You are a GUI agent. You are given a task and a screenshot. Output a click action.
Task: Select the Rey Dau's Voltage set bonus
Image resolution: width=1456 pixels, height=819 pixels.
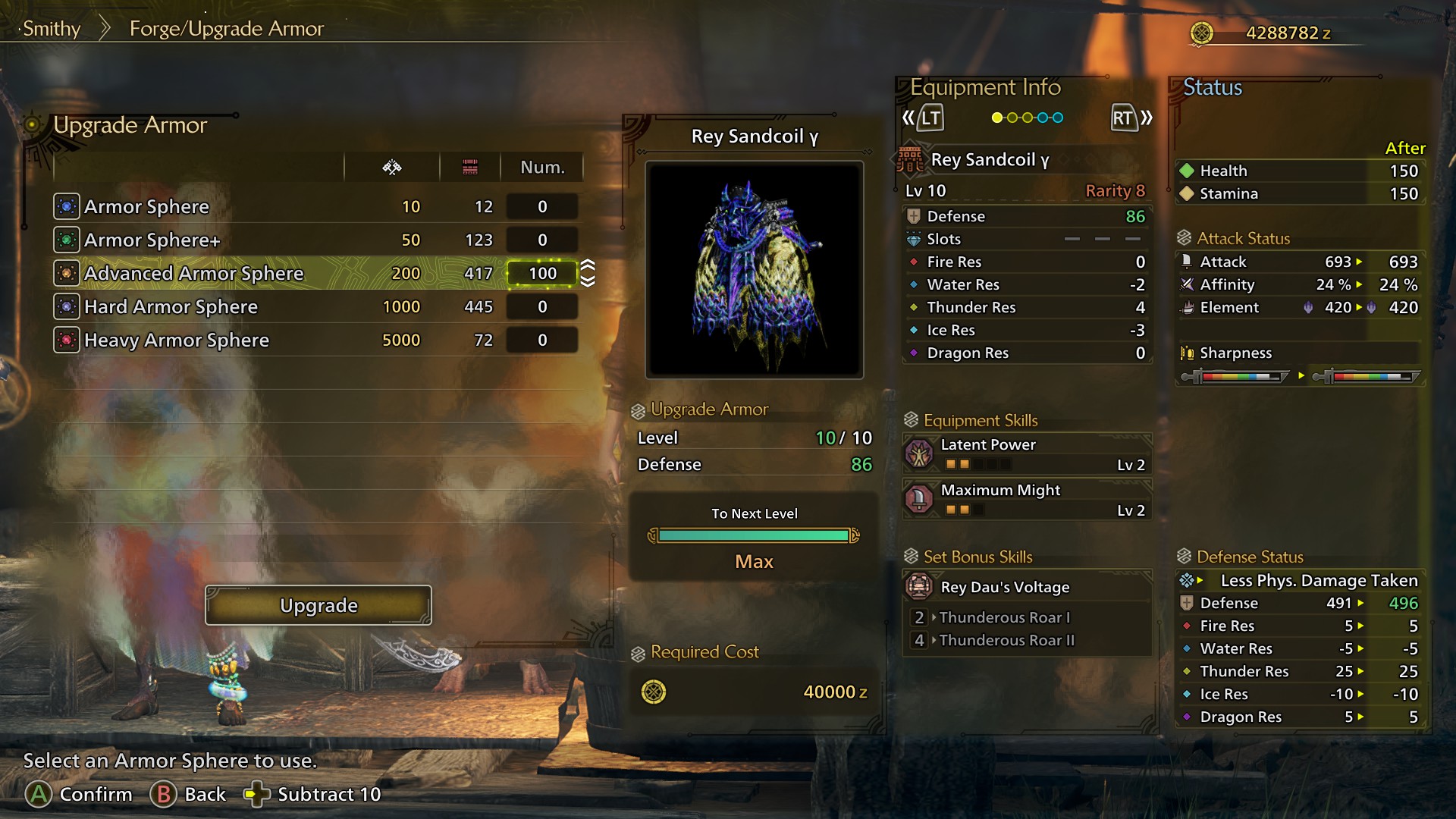coord(1027,587)
